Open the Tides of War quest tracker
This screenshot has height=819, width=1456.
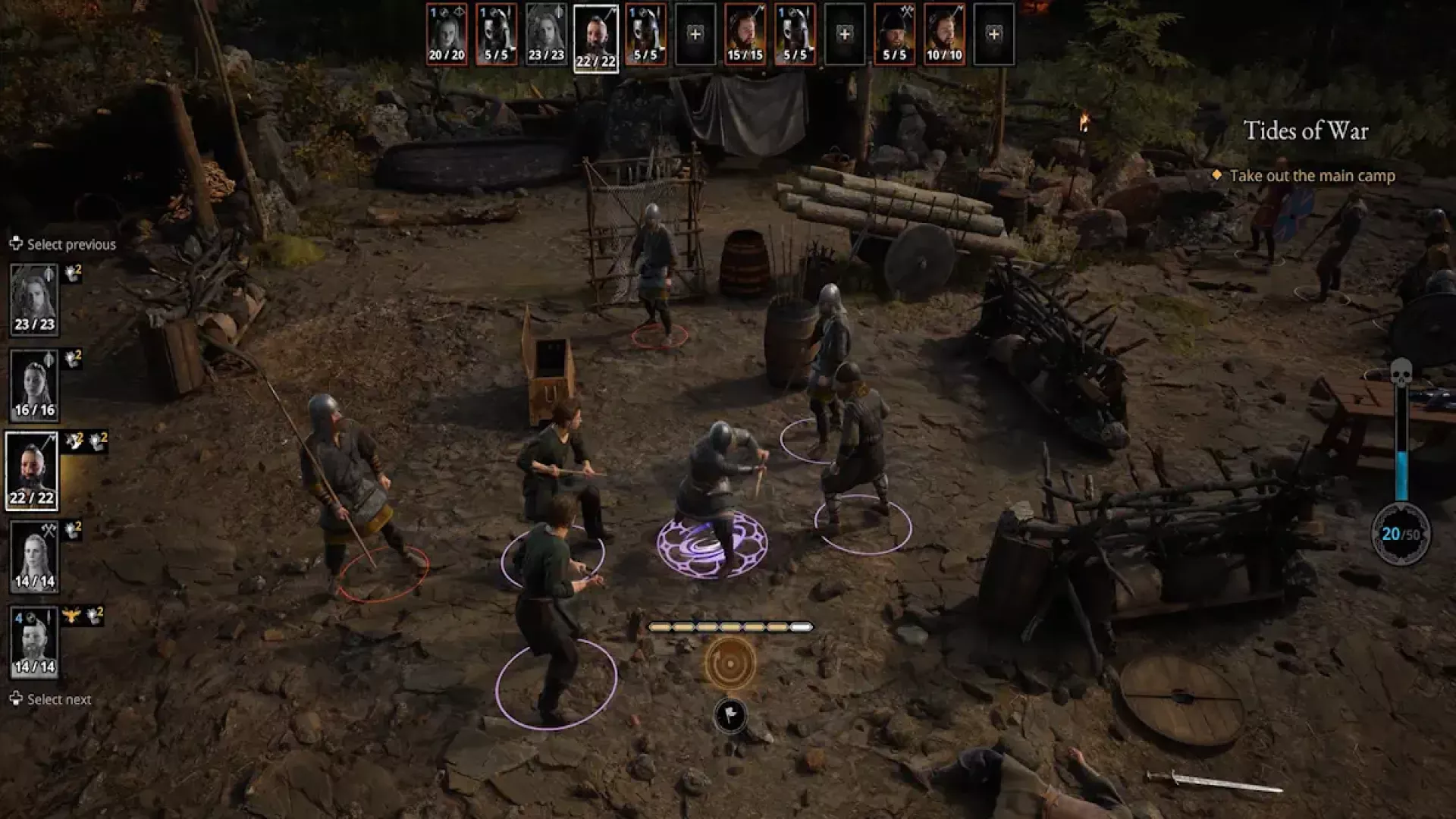click(x=1306, y=131)
